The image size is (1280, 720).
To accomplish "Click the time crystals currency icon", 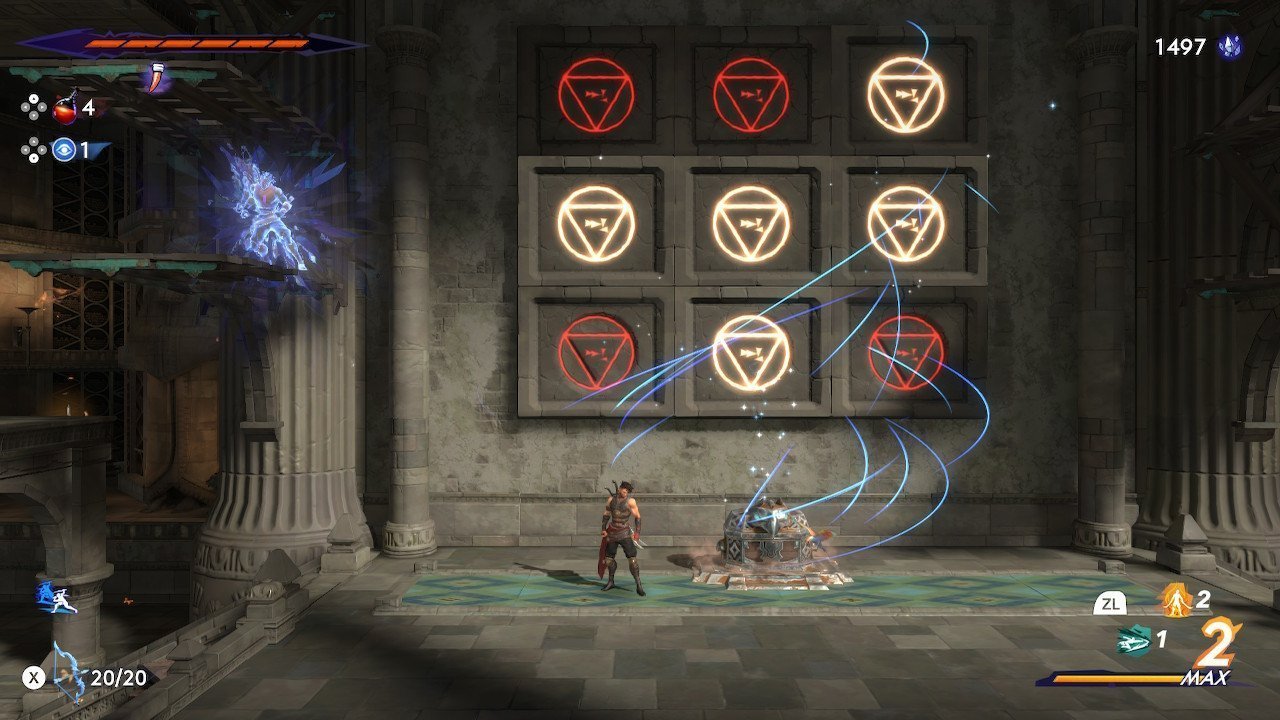I will coord(1229,46).
